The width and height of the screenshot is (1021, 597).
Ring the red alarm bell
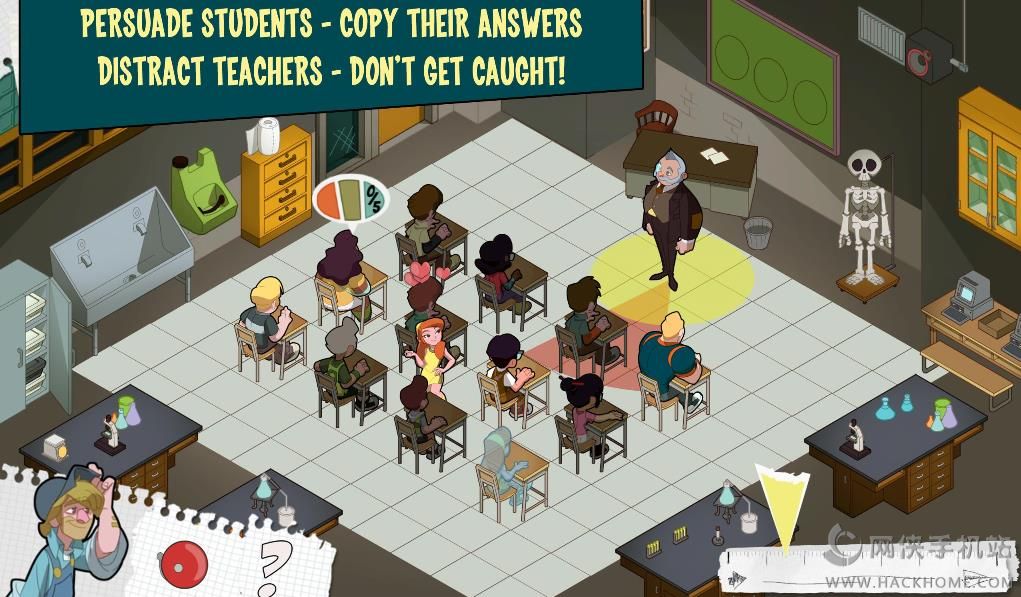(x=183, y=563)
